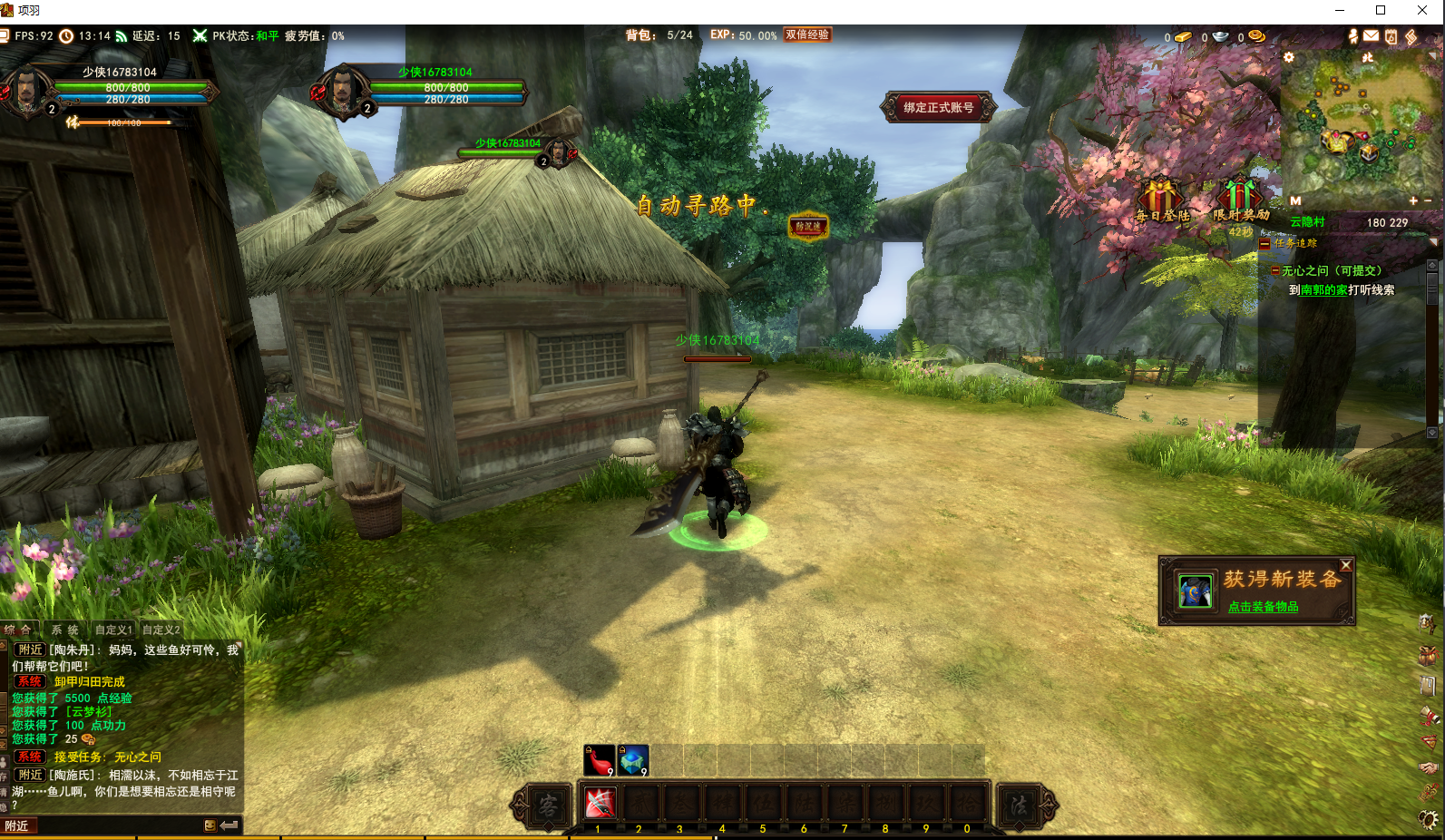Screen dimensions: 1445x840
Task: Open minimap settings gear icon
Action: click(1289, 57)
